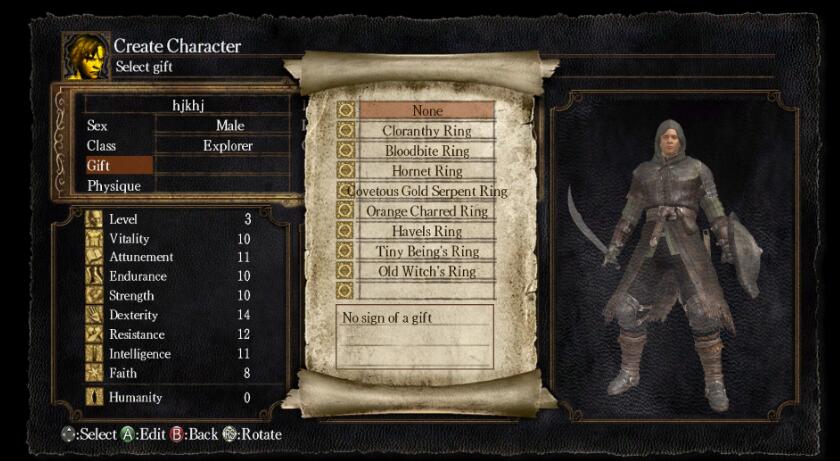The image size is (840, 461).
Task: Choose the Cloranthy Ring gift
Action: 427,131
